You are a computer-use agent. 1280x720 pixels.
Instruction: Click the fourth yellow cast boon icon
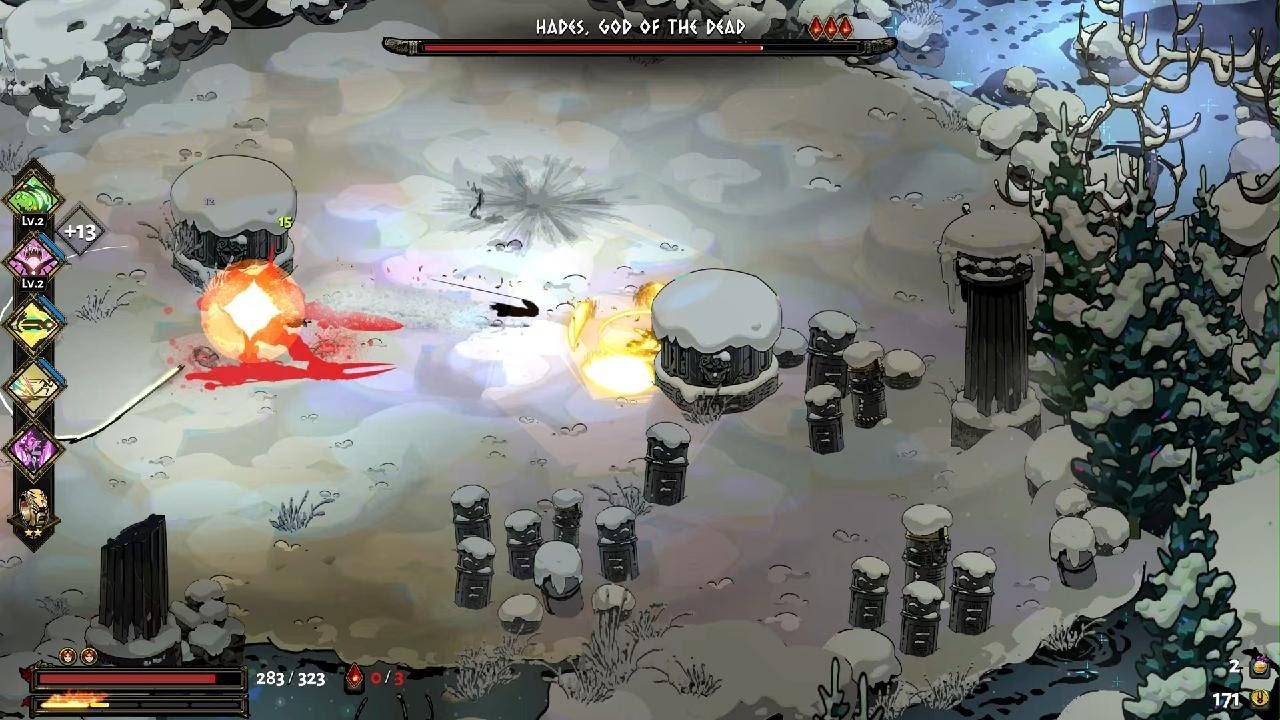click(x=33, y=385)
